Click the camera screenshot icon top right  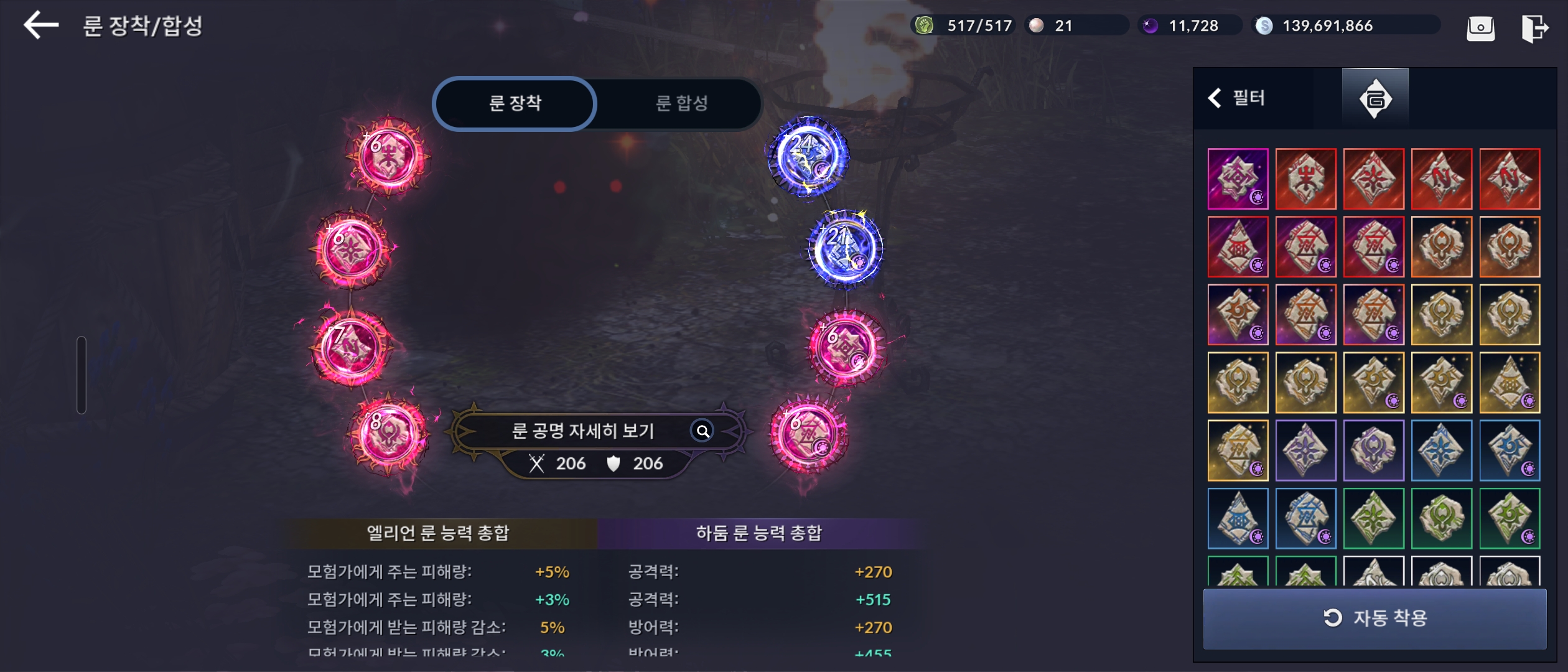tap(1481, 27)
